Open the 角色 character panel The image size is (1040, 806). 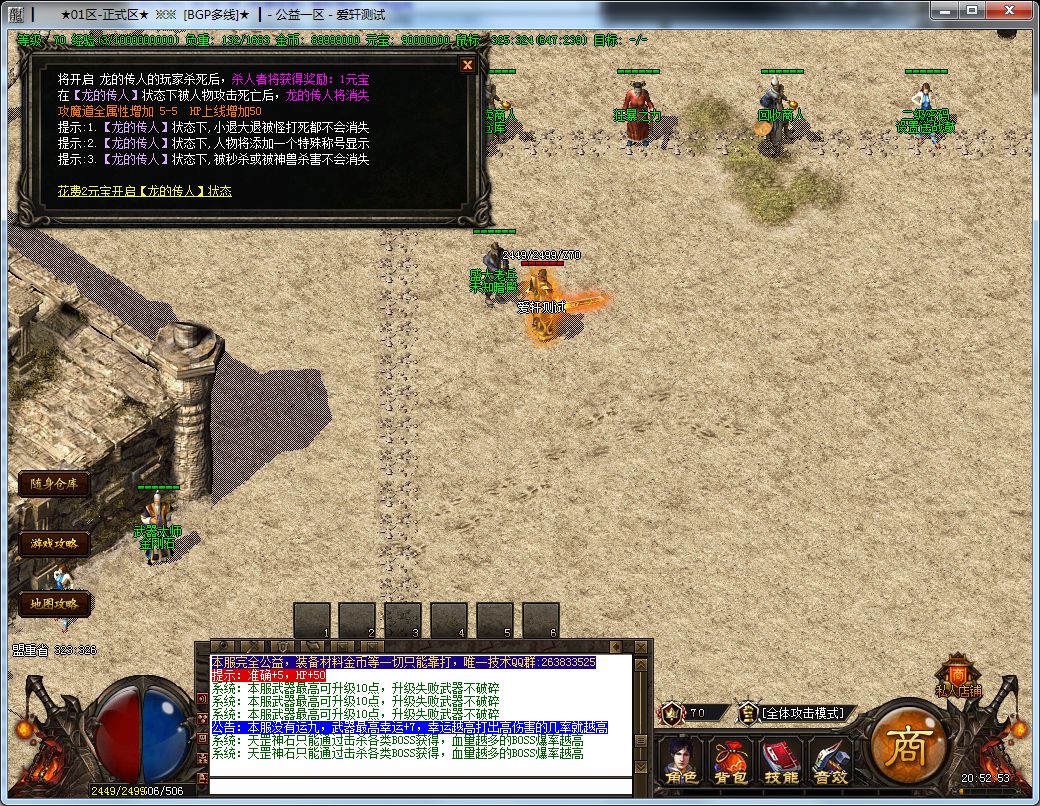tap(684, 762)
